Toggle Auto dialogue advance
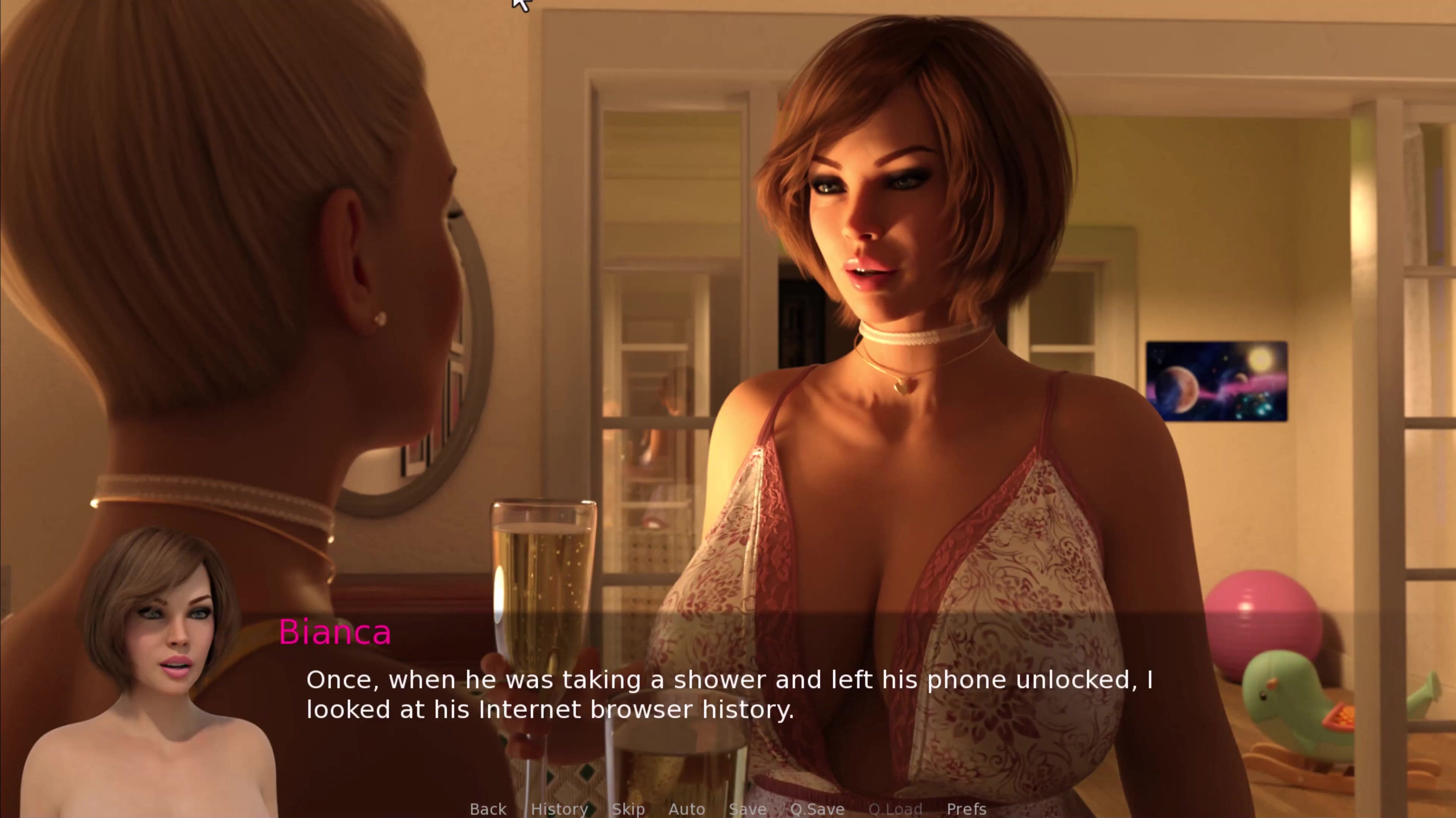1456x818 pixels. coord(686,809)
